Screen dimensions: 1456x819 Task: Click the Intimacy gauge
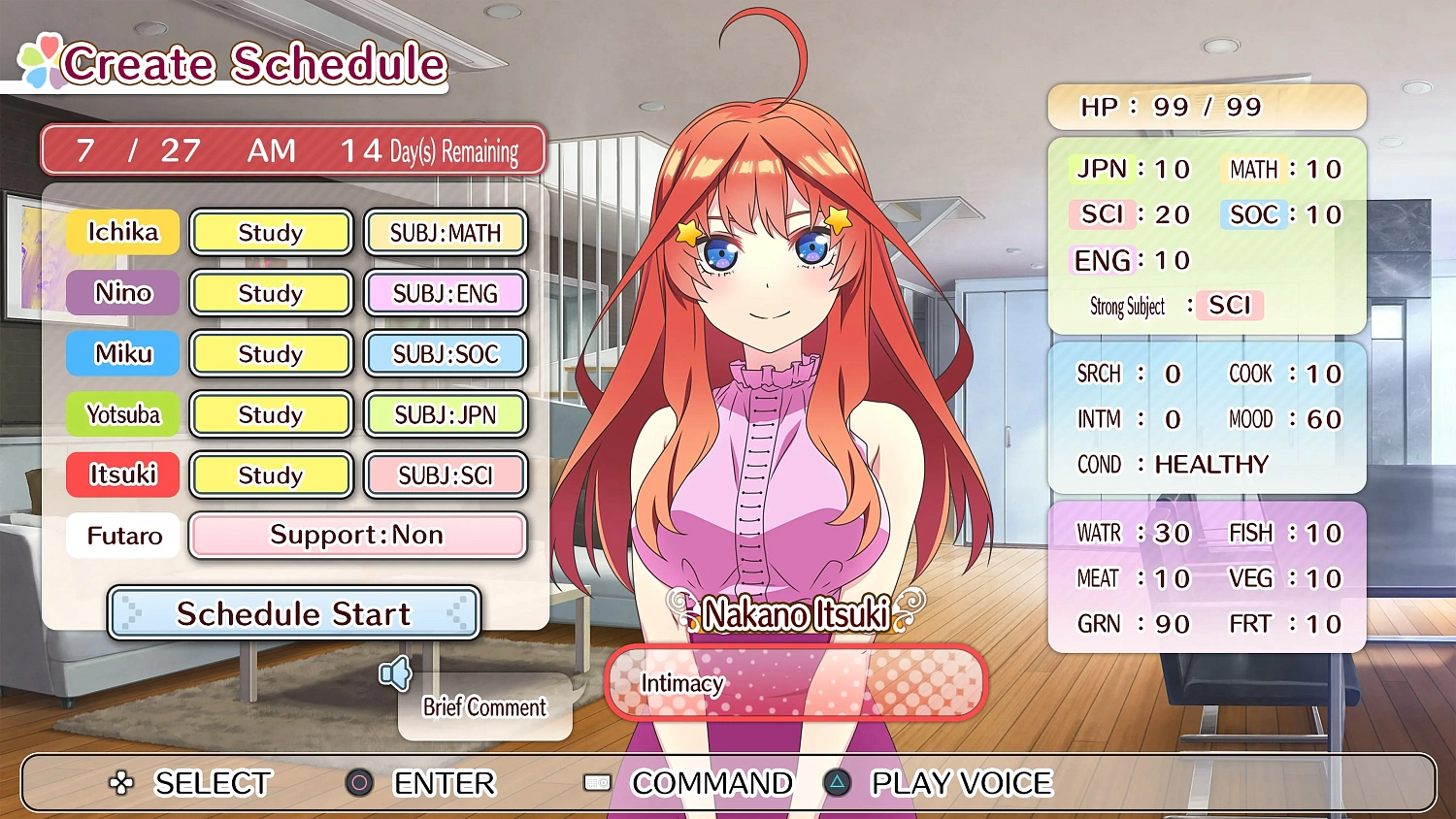coord(795,683)
